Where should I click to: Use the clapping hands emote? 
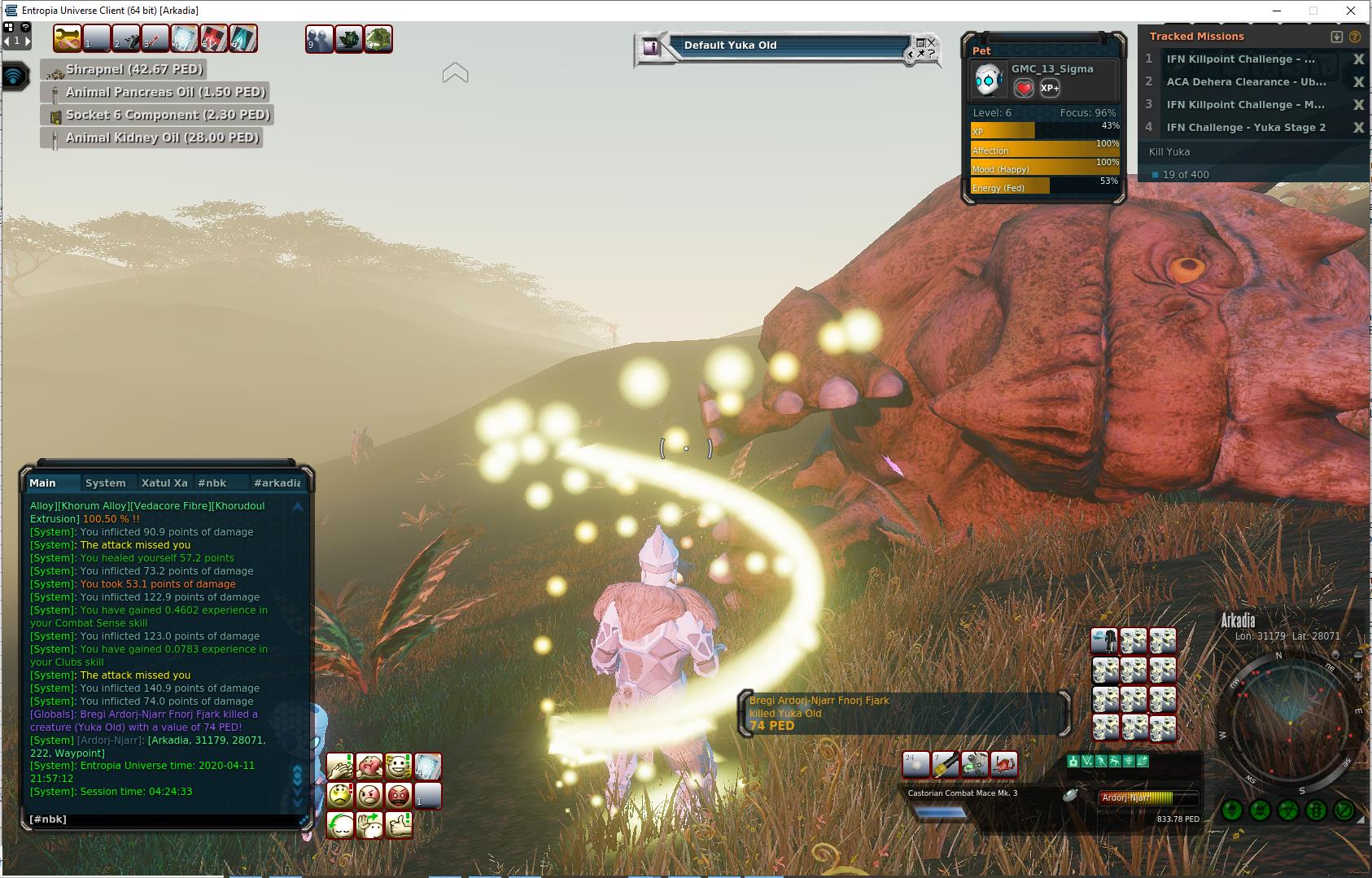click(340, 766)
